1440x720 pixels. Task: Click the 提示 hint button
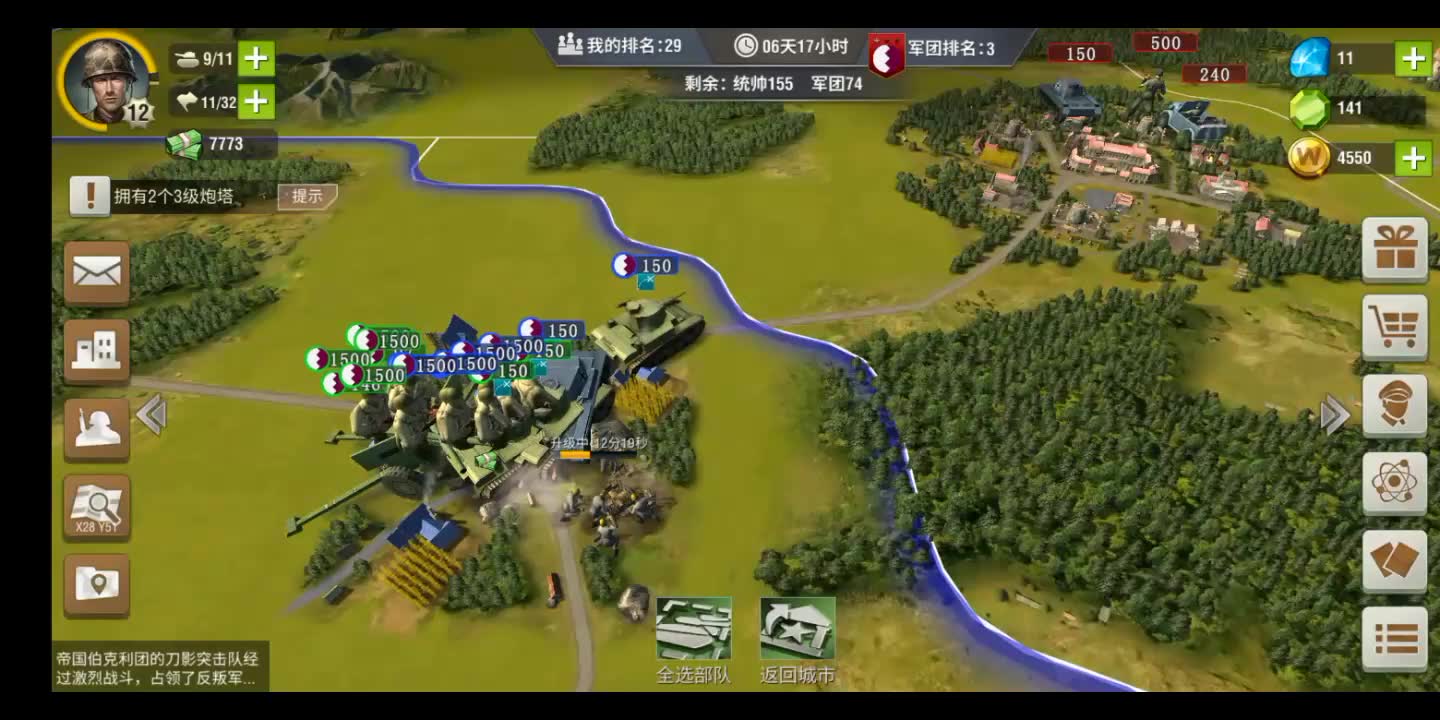(x=307, y=196)
